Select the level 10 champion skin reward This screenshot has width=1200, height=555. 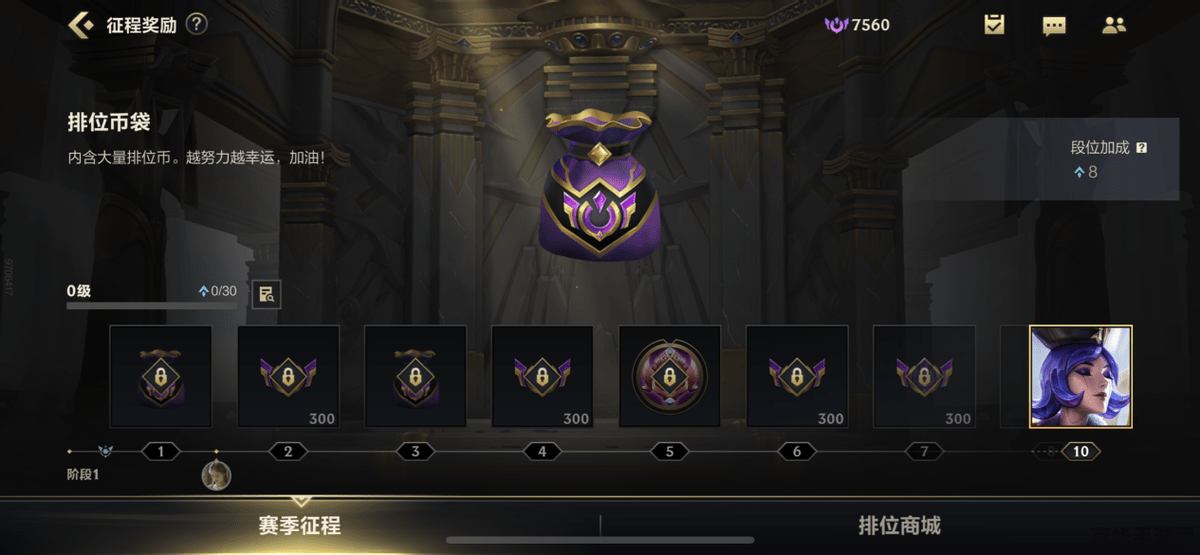click(1081, 376)
